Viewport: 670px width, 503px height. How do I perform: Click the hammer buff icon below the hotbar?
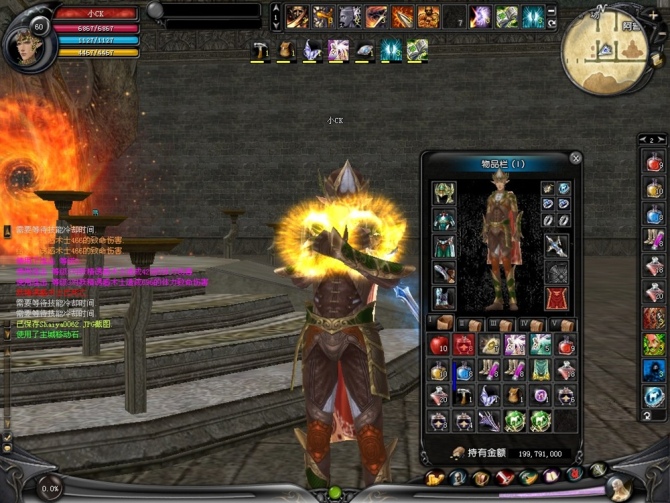coord(259,49)
